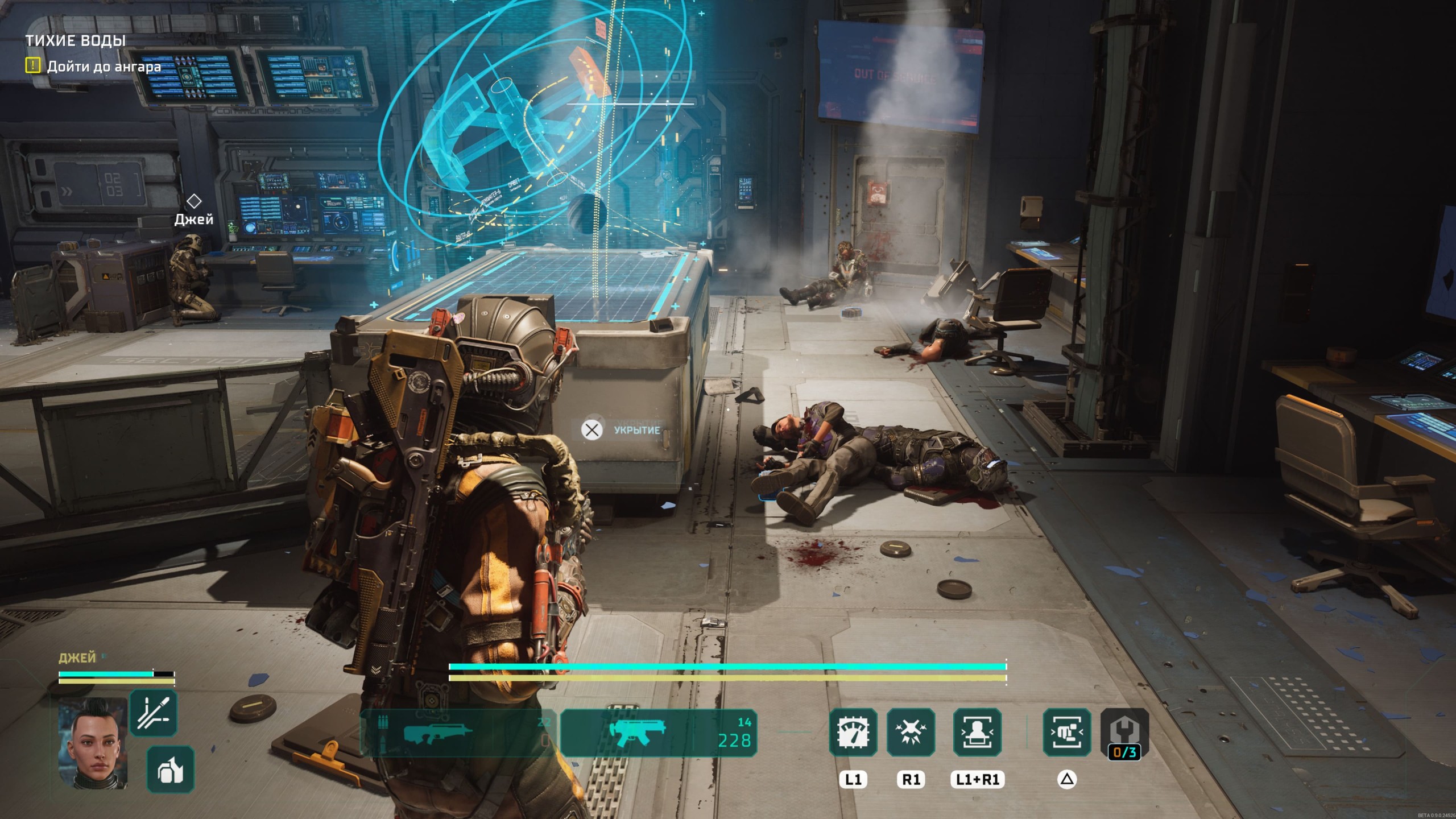Open the objective tracker "Дойти до ангара"

[104, 67]
